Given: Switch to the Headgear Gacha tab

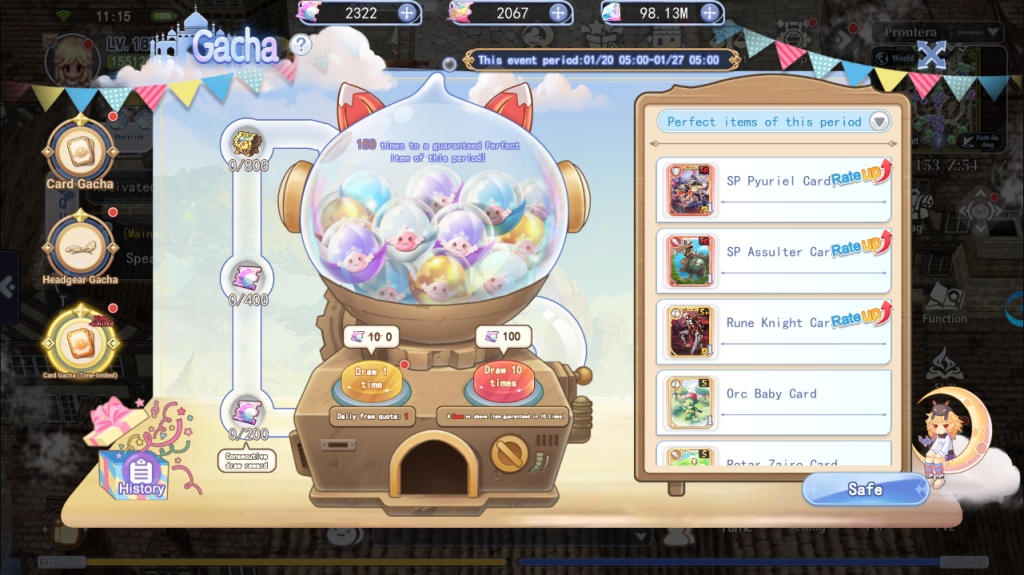Looking at the screenshot, I should (x=79, y=243).
